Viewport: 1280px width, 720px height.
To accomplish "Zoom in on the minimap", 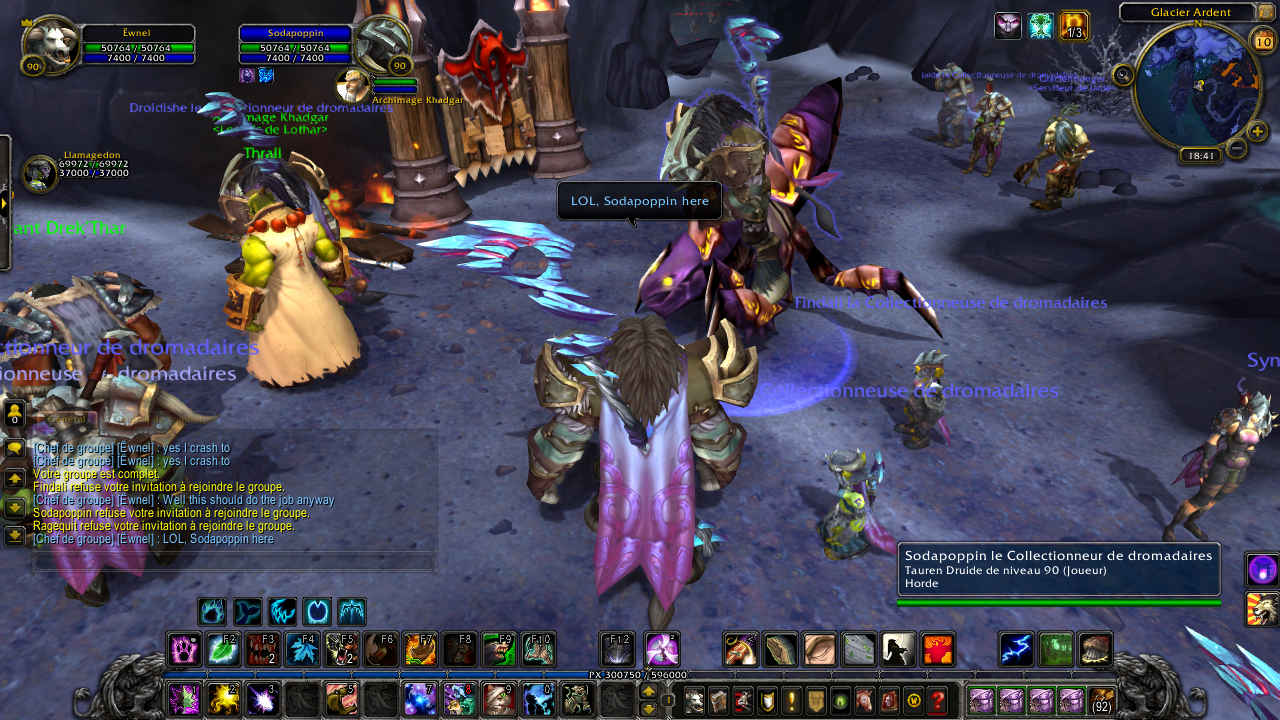I will (x=1258, y=131).
